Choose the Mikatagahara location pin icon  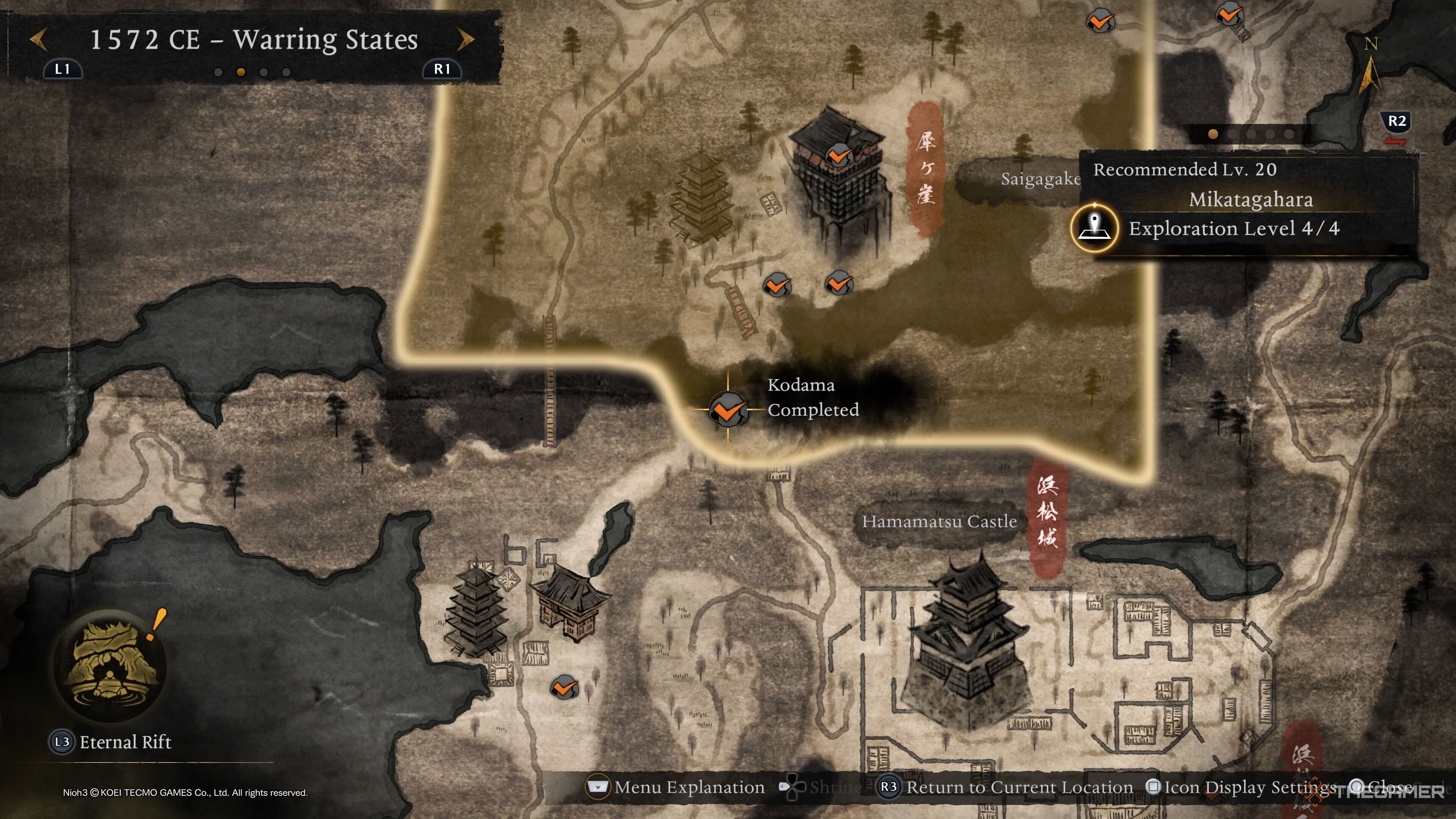[x=1094, y=228]
